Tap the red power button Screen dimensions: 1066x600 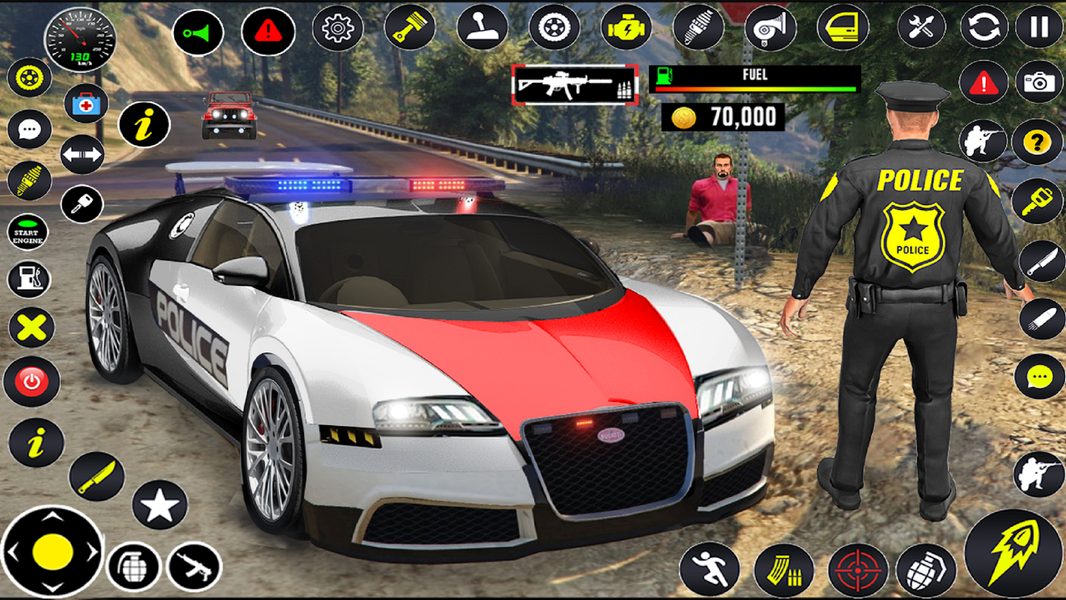[x=32, y=381]
